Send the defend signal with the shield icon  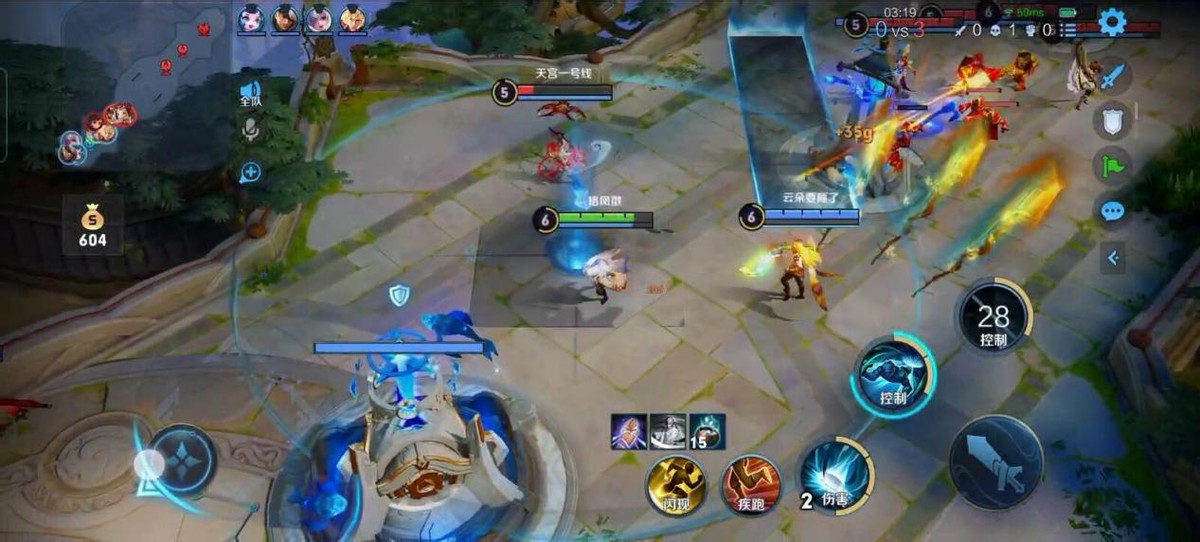(x=1113, y=120)
